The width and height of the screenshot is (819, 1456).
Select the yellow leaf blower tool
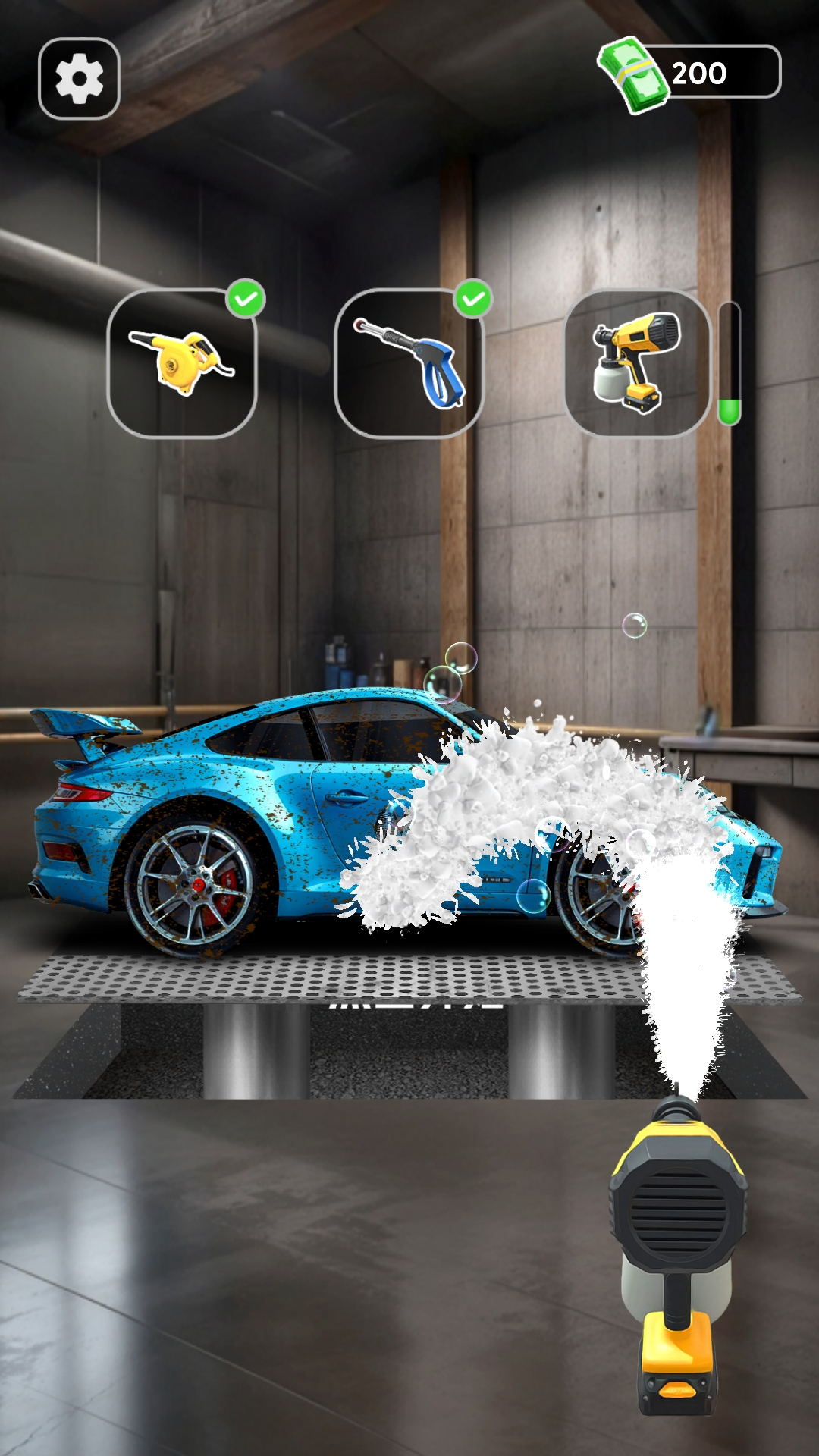(182, 363)
